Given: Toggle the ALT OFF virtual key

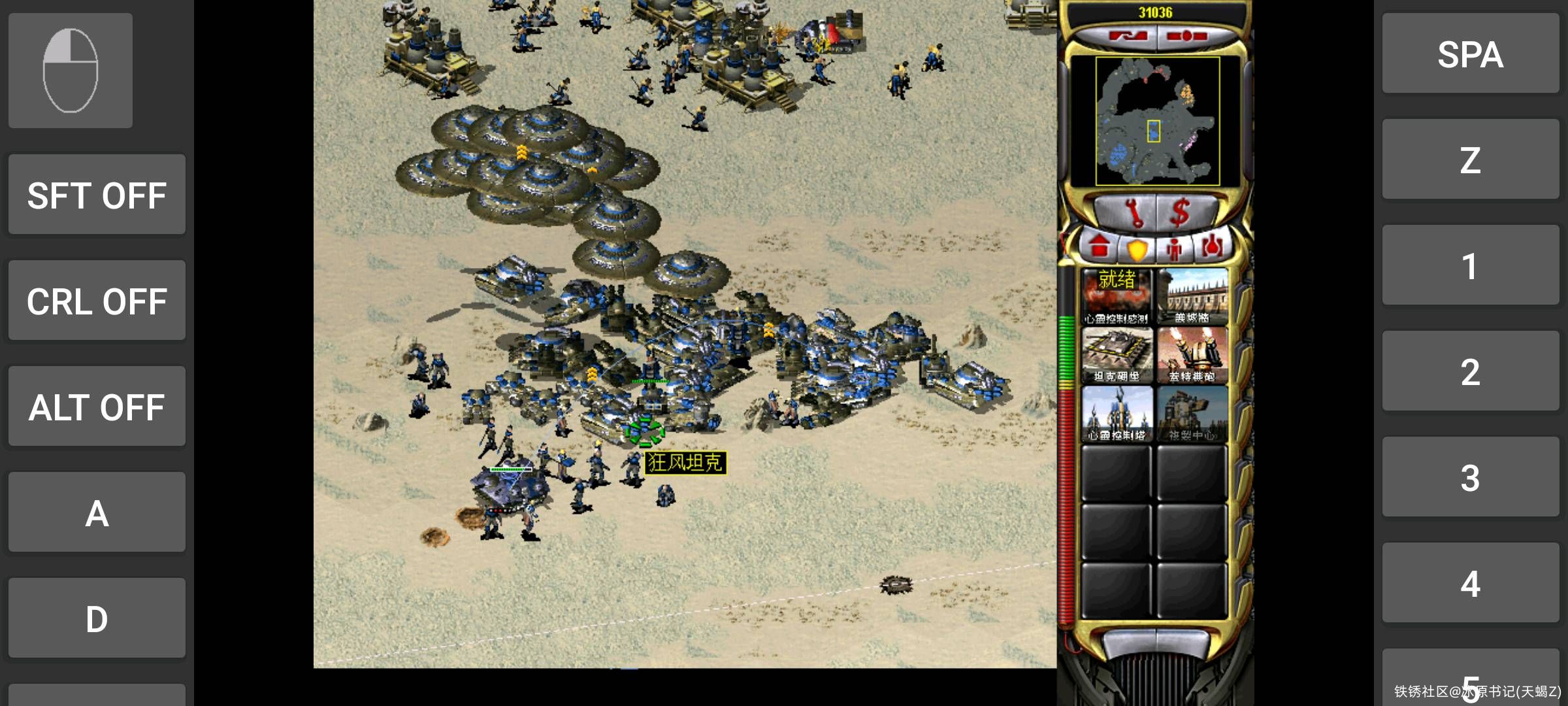Looking at the screenshot, I should 97,407.
